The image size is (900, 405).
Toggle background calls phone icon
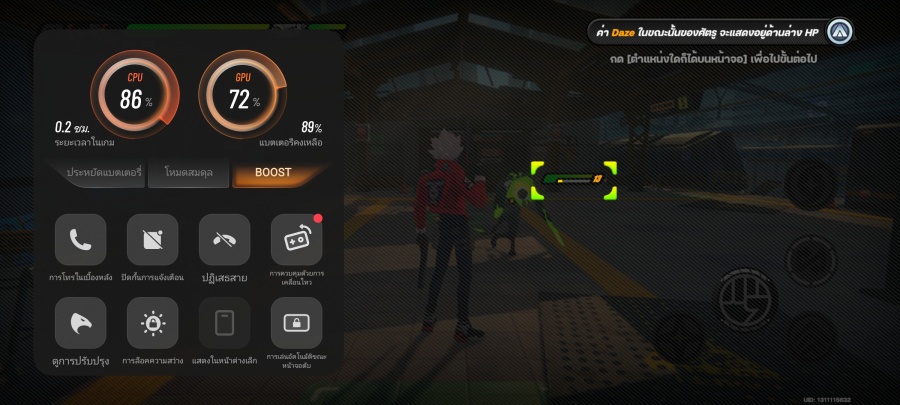[x=80, y=240]
